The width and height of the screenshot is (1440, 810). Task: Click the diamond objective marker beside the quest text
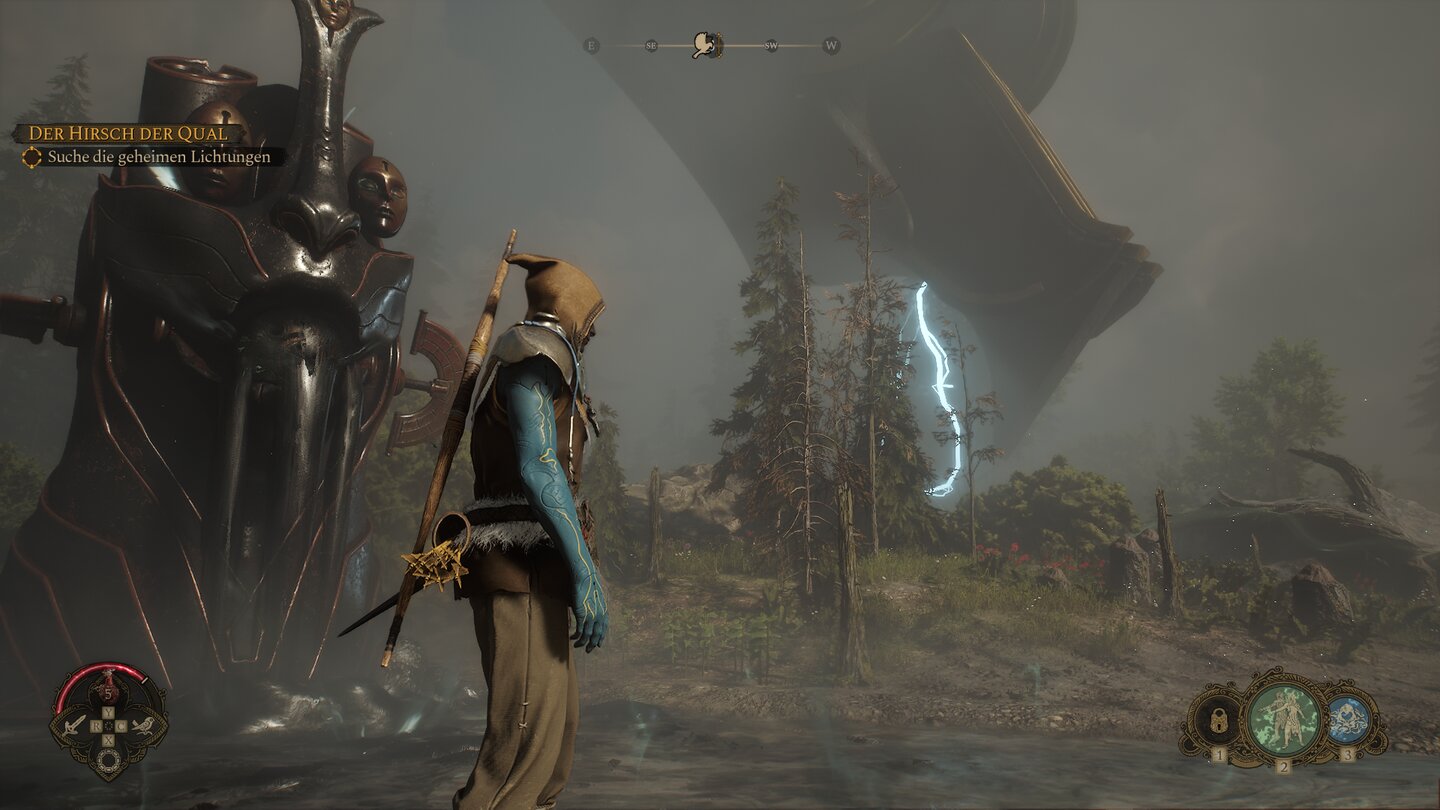[32, 157]
